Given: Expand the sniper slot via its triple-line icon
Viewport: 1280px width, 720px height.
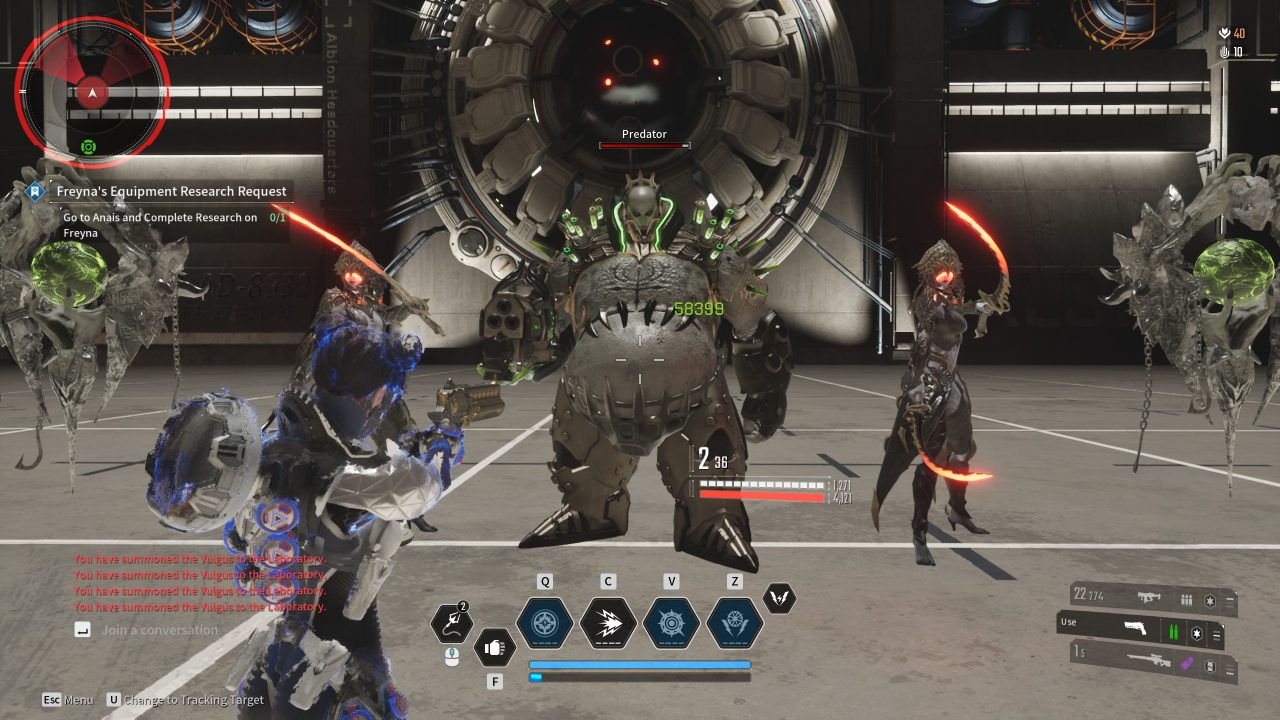Looking at the screenshot, I should (x=1229, y=668).
